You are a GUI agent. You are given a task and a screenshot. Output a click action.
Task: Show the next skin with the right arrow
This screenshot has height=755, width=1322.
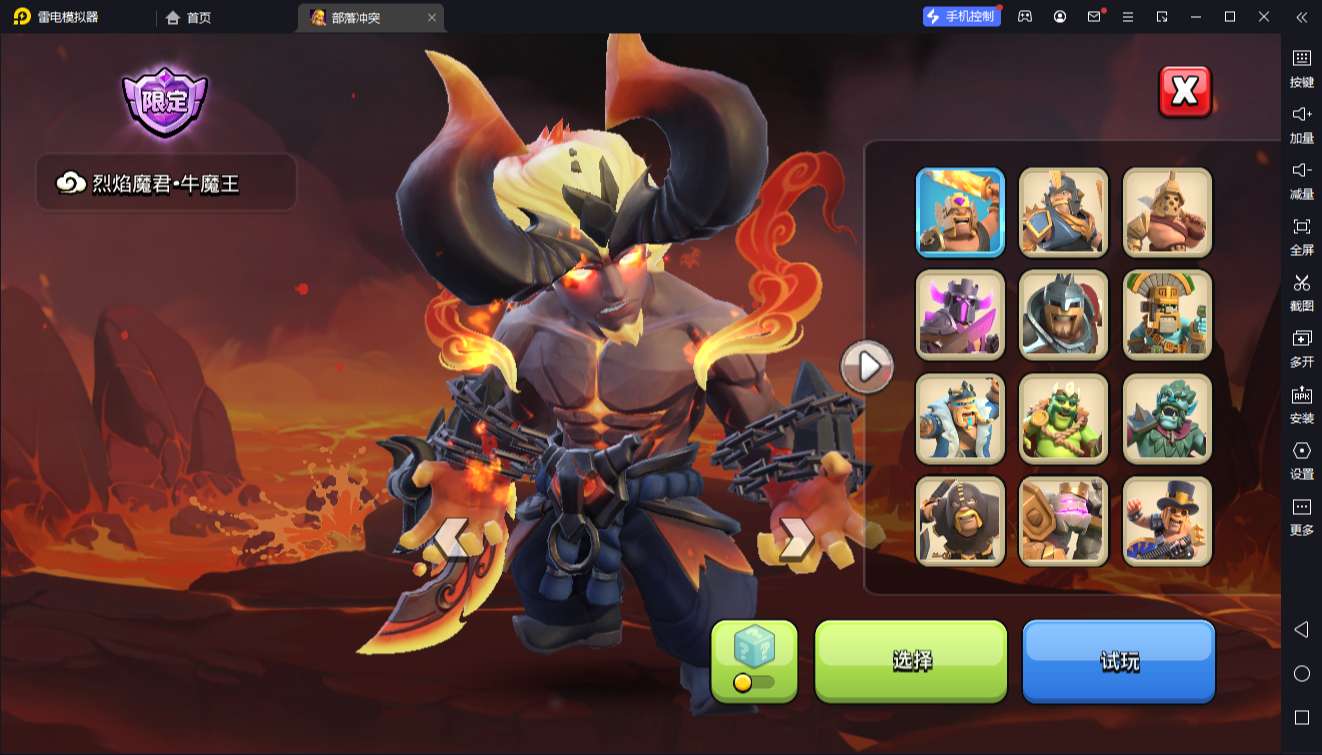coord(796,539)
